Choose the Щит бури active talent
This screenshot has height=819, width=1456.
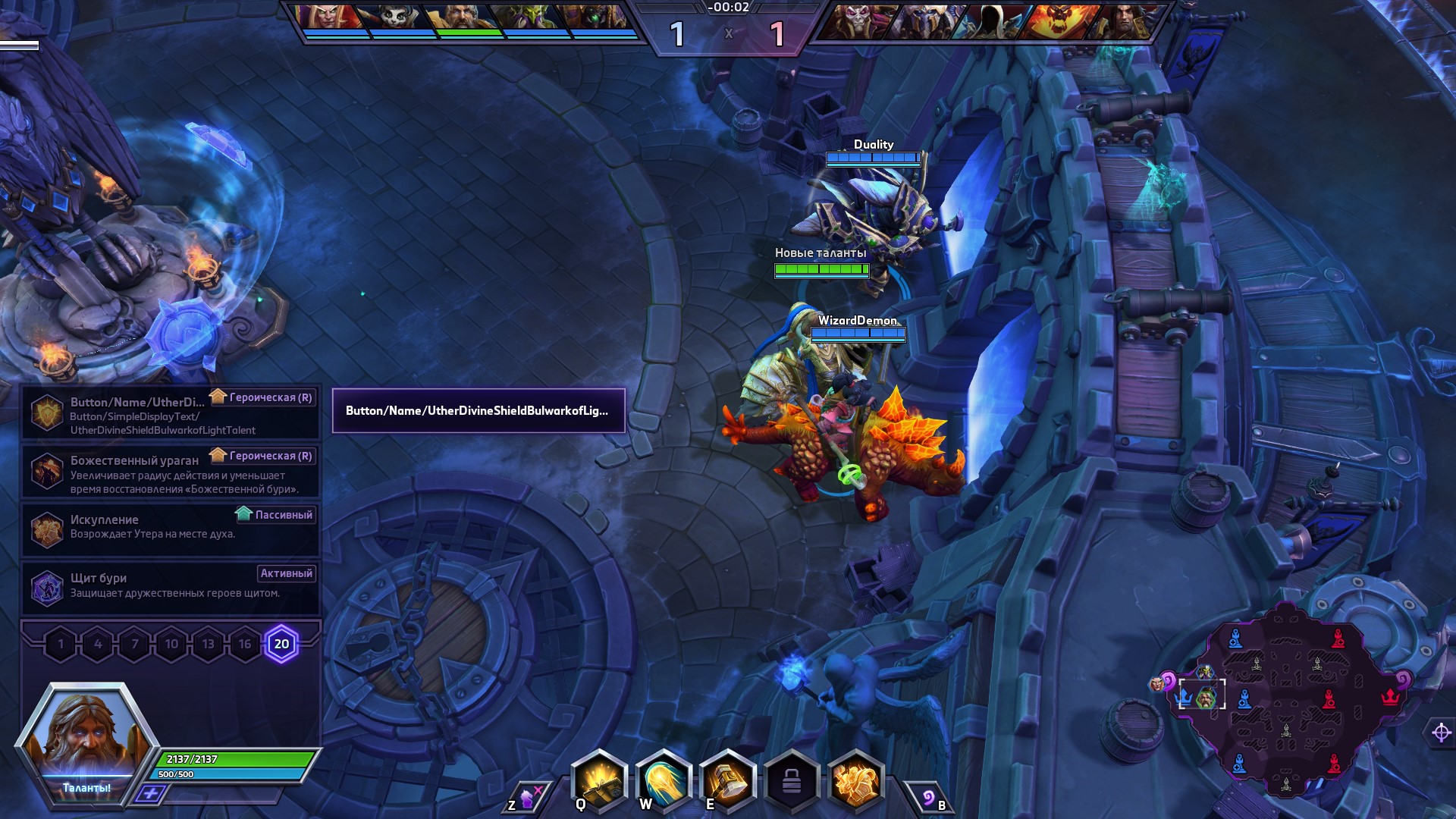171,588
